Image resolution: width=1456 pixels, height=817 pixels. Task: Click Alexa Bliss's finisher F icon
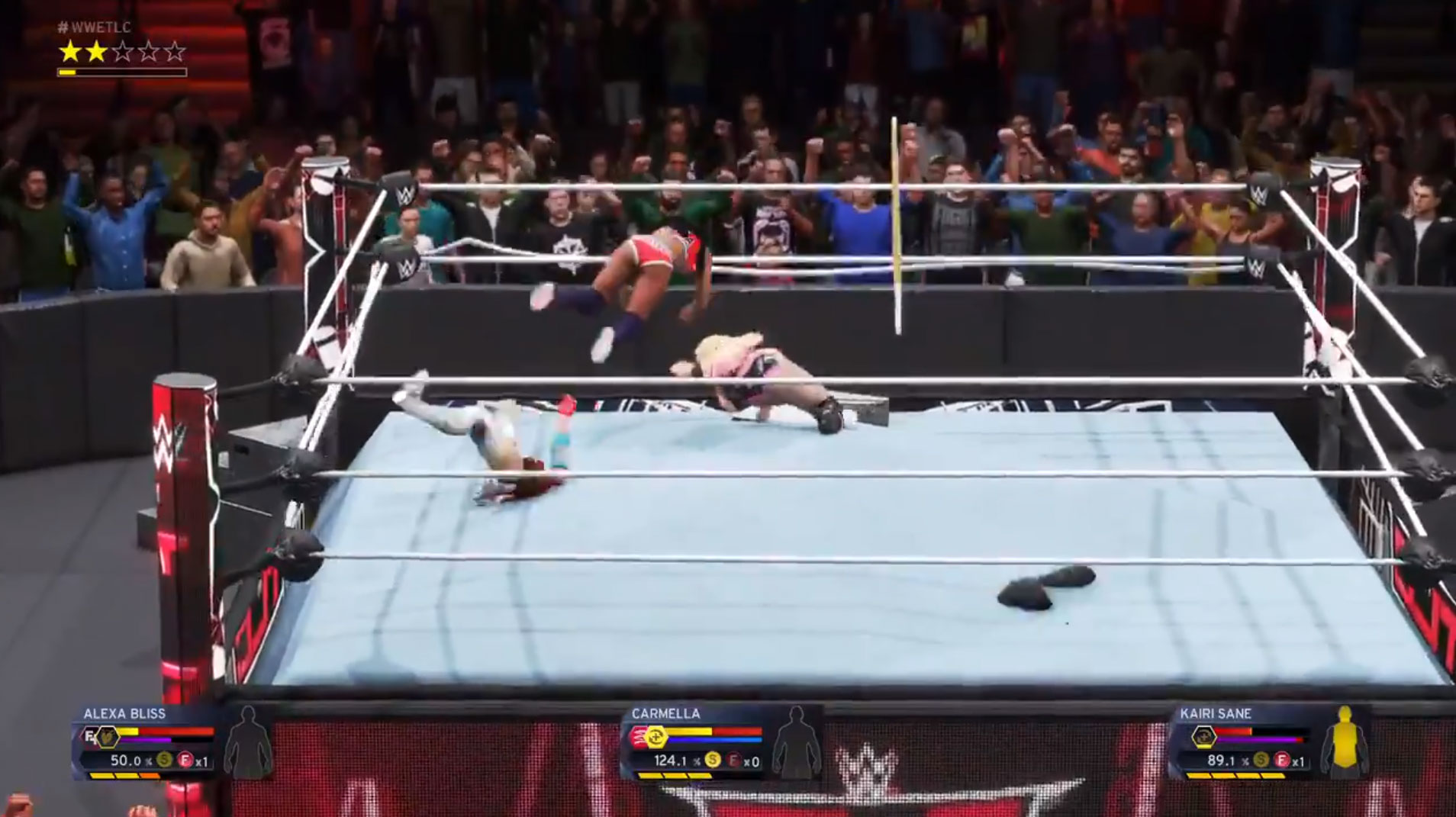pos(185,760)
